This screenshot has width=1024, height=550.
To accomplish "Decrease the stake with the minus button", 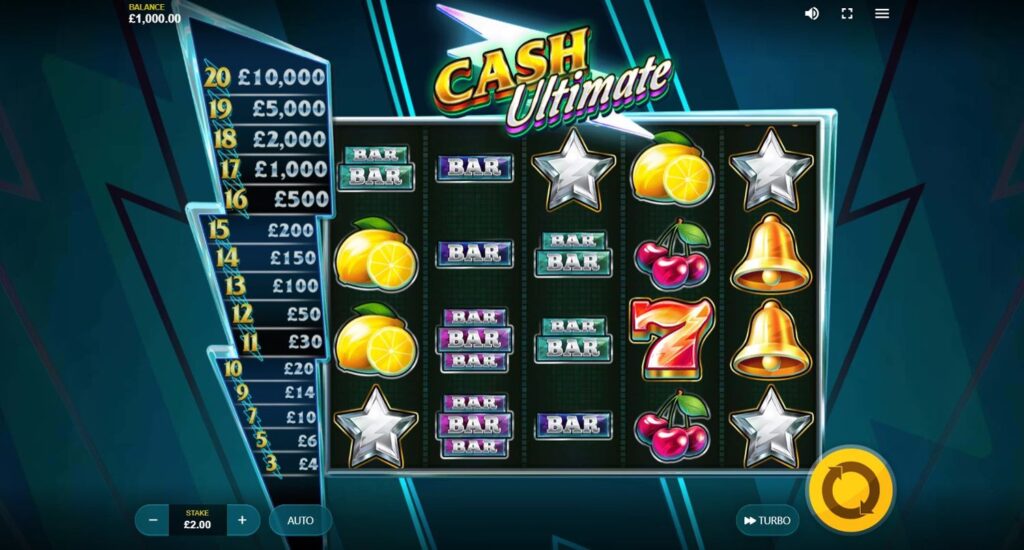I will (x=153, y=520).
